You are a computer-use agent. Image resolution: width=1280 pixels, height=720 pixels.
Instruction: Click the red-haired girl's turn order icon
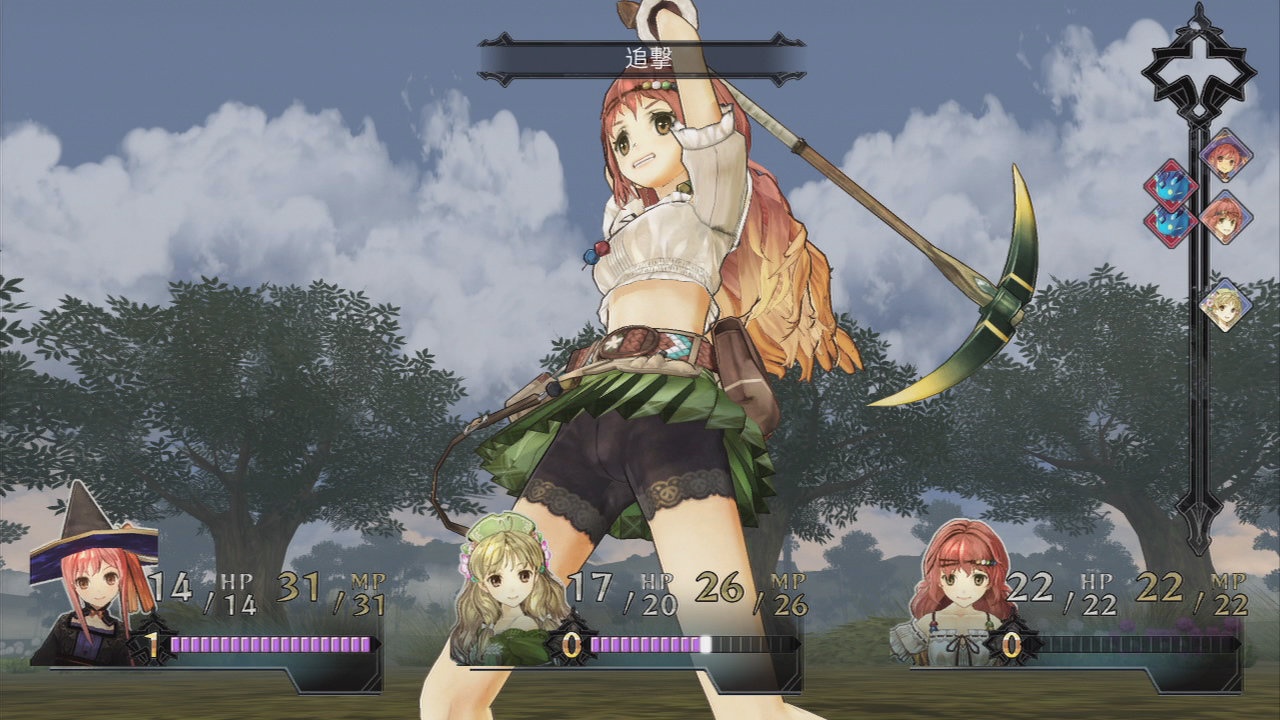[1225, 216]
